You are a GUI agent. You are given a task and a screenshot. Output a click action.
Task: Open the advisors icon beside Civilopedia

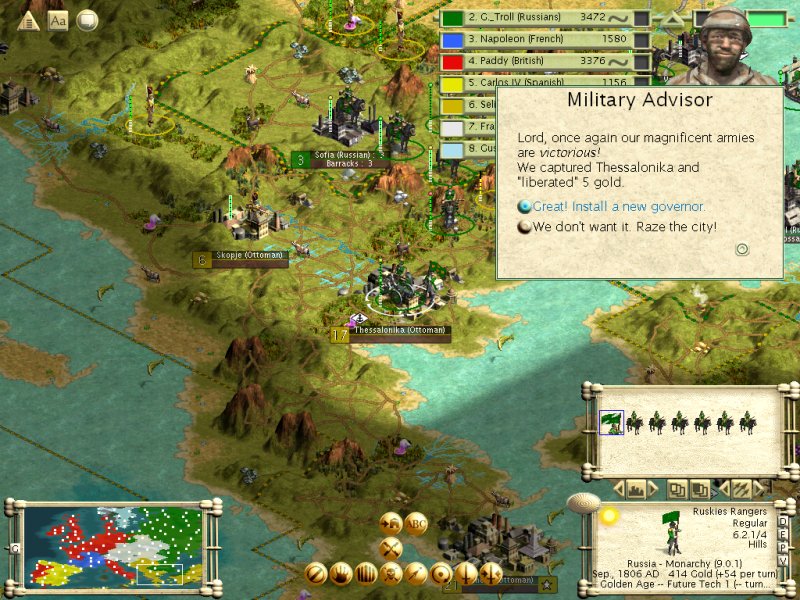tap(87, 19)
